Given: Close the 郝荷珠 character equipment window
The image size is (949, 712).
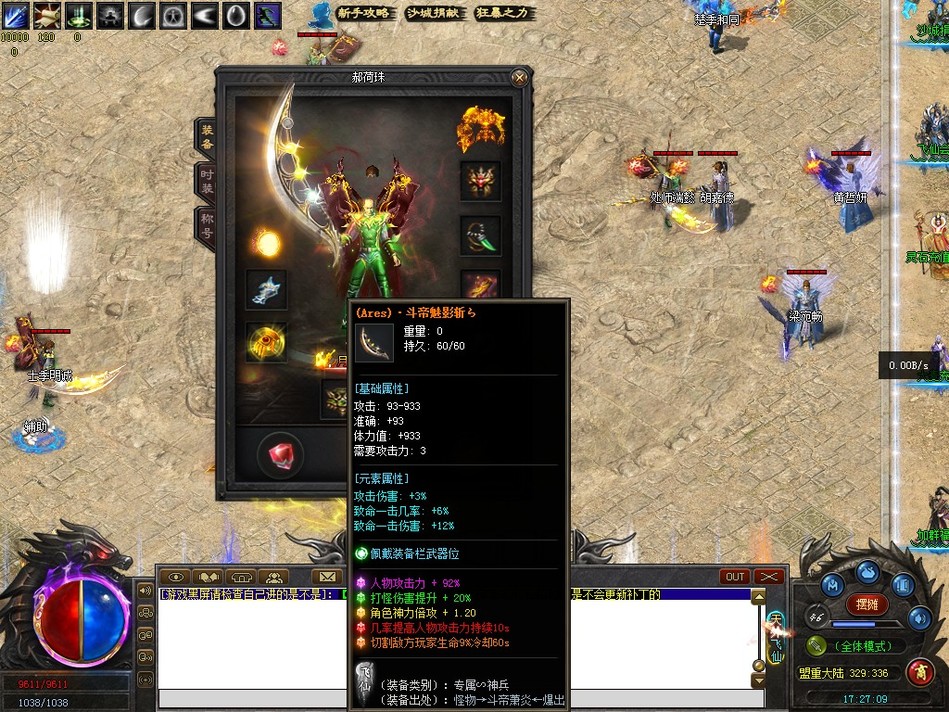Looking at the screenshot, I should pos(519,77).
